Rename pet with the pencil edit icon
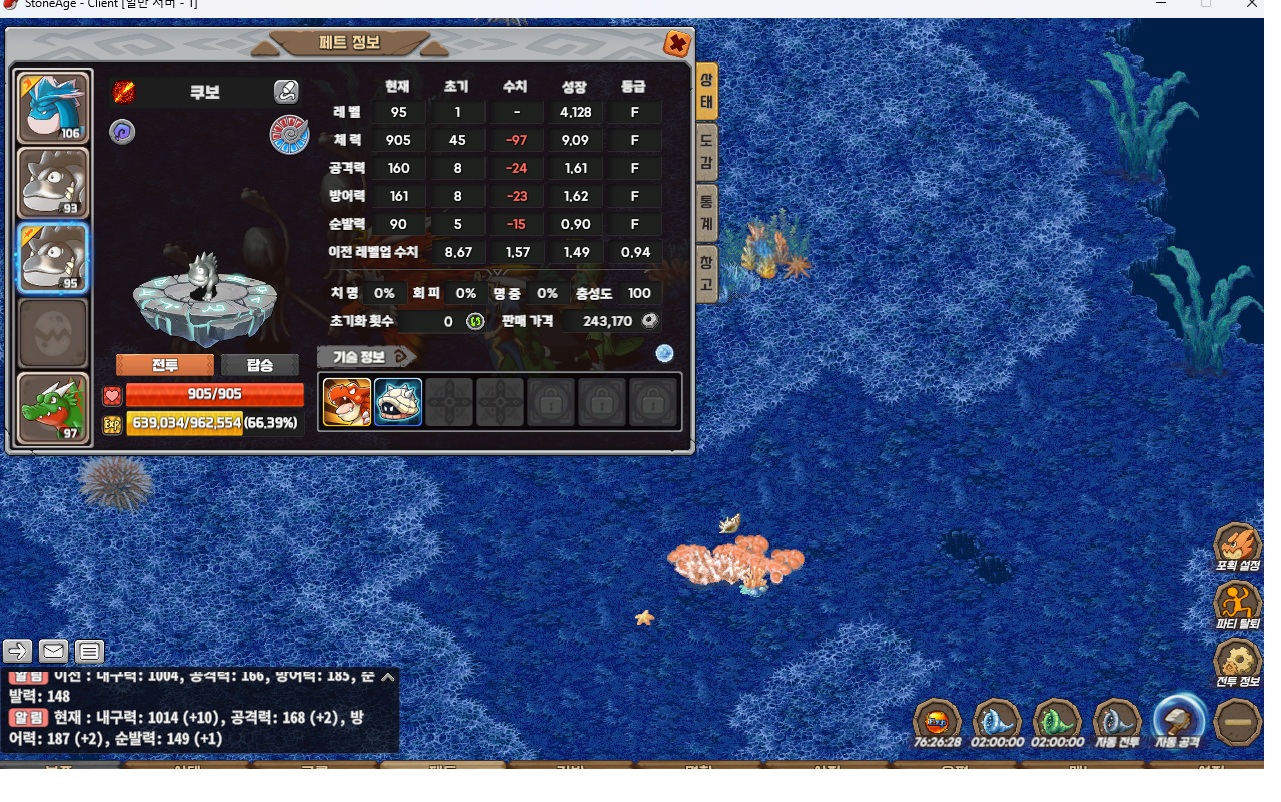The image size is (1281, 802). 286,93
